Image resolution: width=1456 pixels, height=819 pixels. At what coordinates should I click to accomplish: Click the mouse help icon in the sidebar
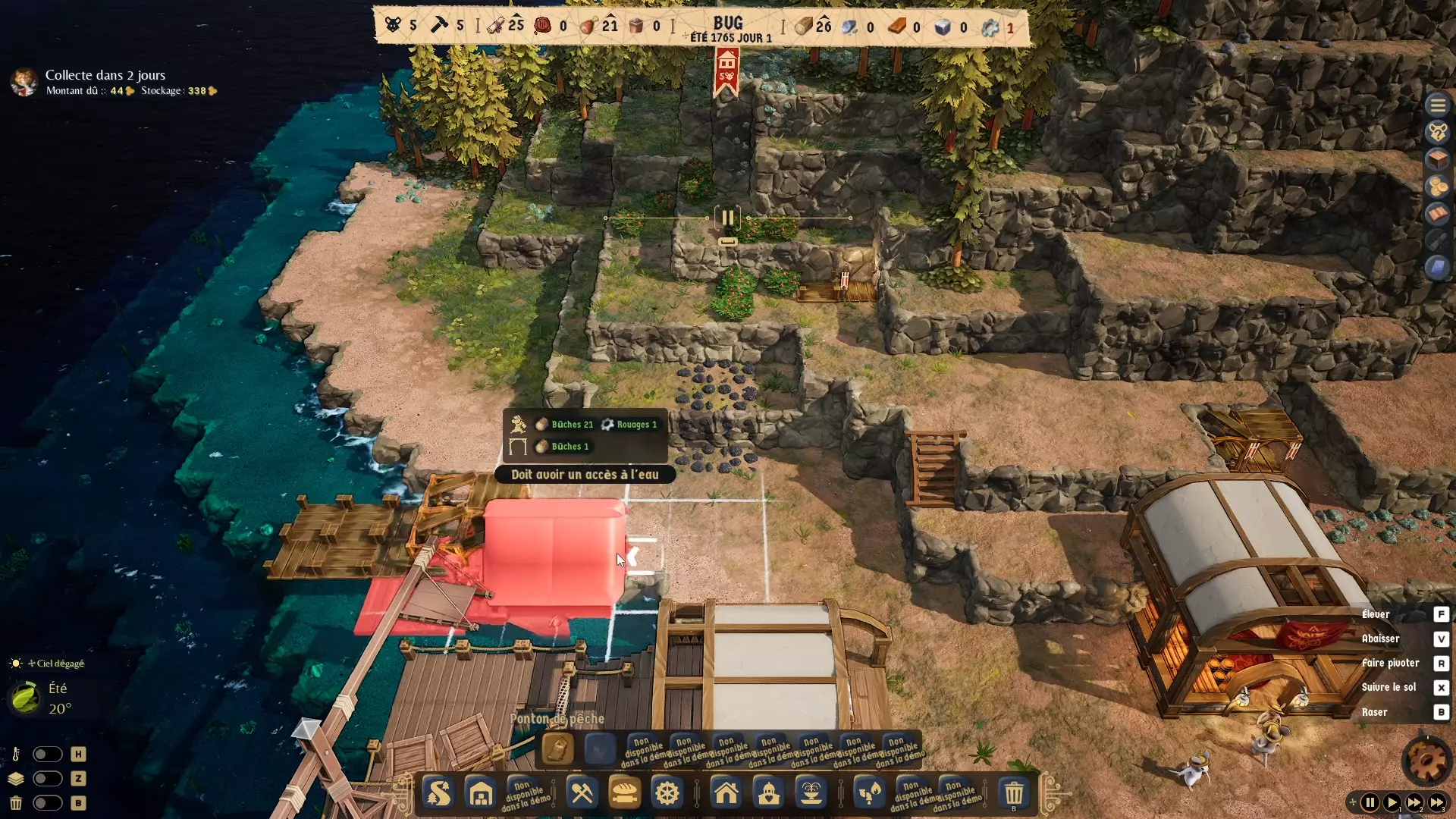[x=1439, y=132]
